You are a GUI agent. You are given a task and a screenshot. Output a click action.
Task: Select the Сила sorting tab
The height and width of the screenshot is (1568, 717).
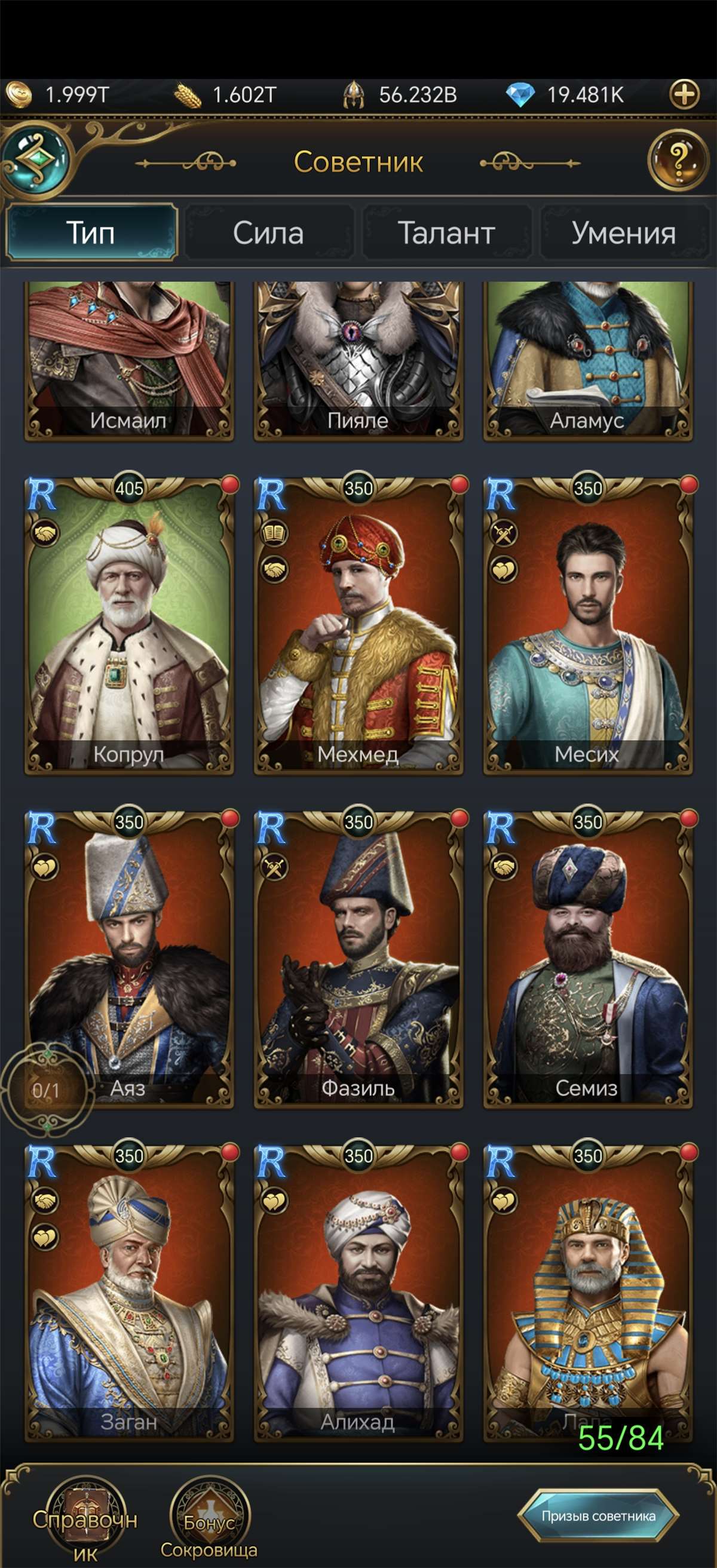[268, 233]
